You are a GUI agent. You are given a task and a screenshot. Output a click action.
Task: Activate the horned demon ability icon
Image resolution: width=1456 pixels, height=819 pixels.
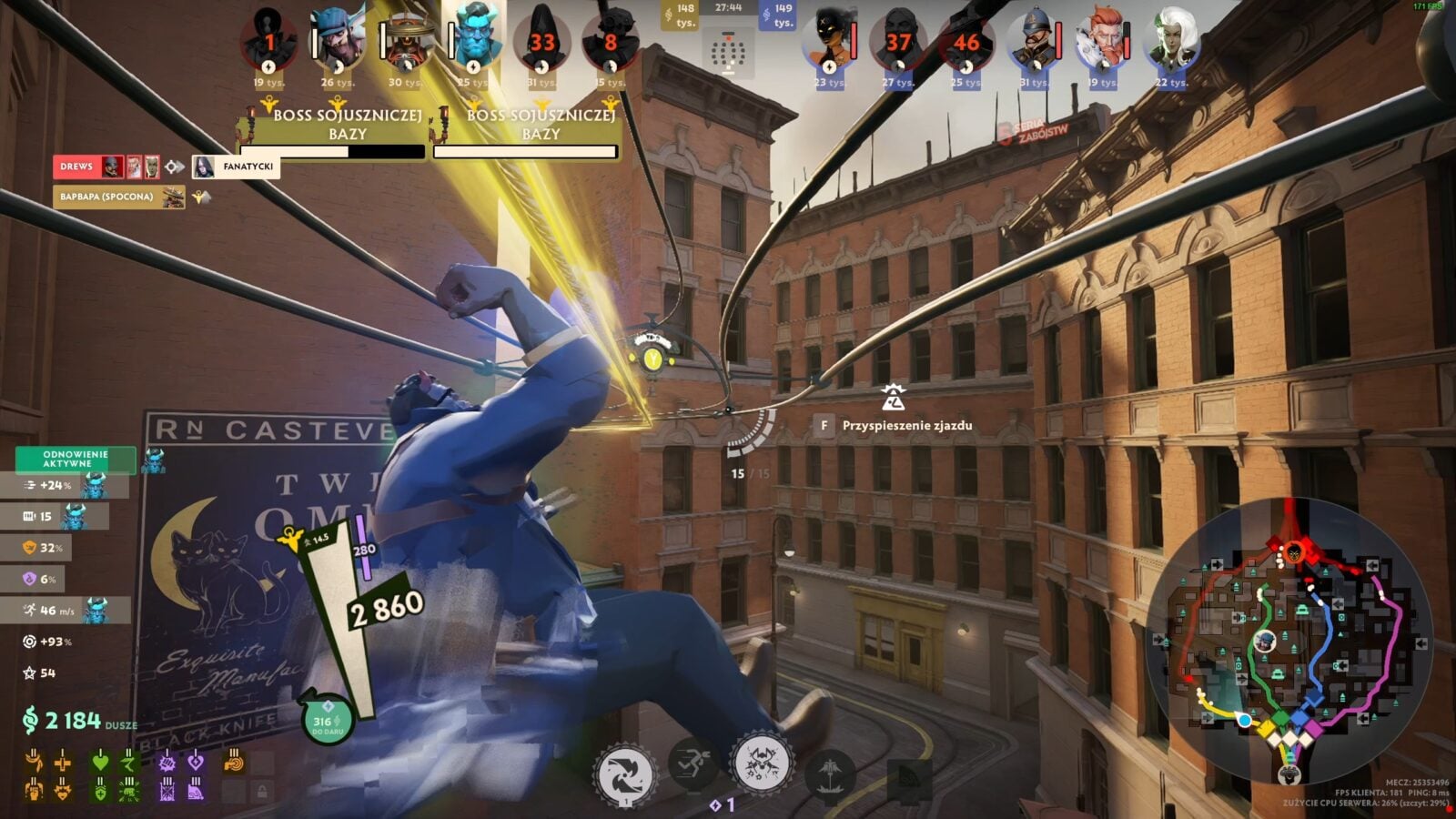point(762,763)
